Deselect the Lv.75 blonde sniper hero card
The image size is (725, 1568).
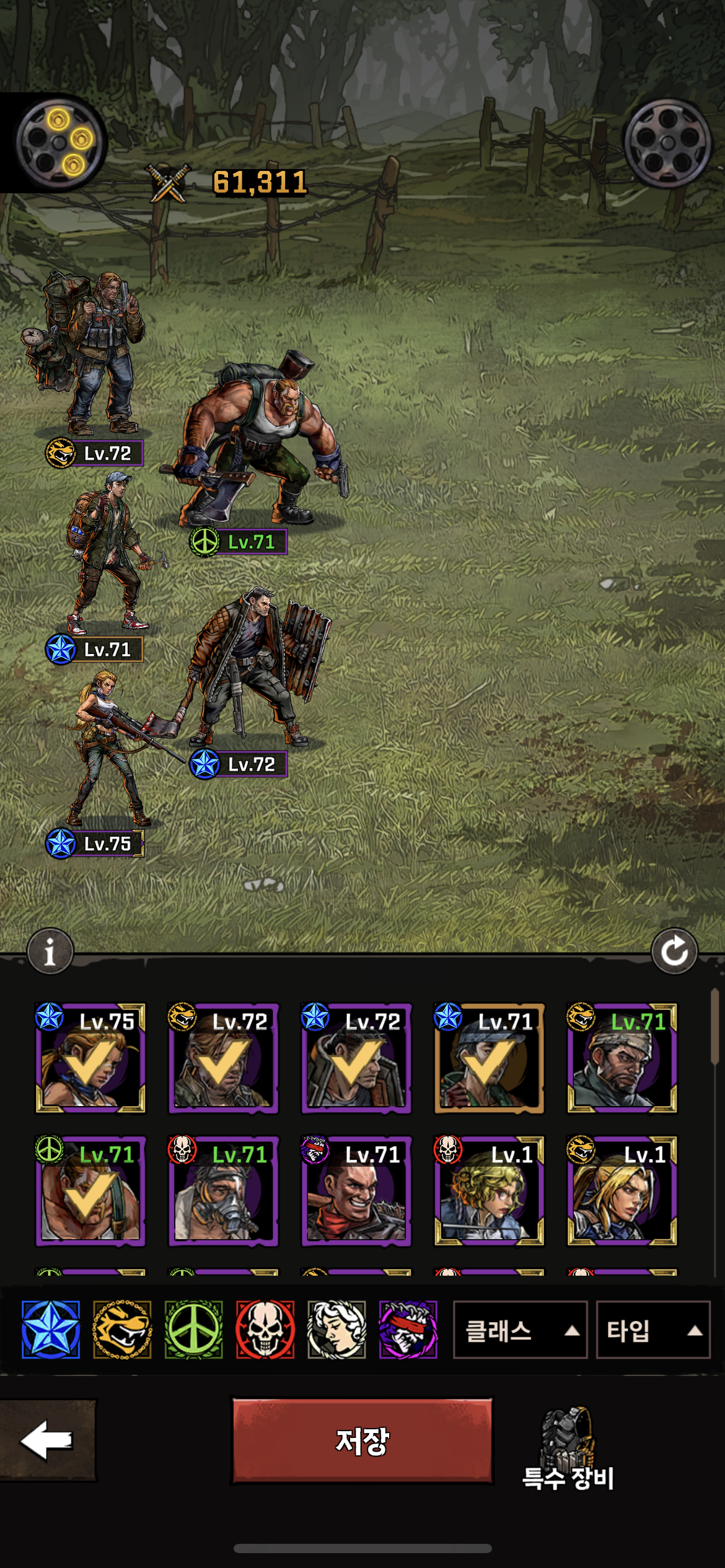90,1058
